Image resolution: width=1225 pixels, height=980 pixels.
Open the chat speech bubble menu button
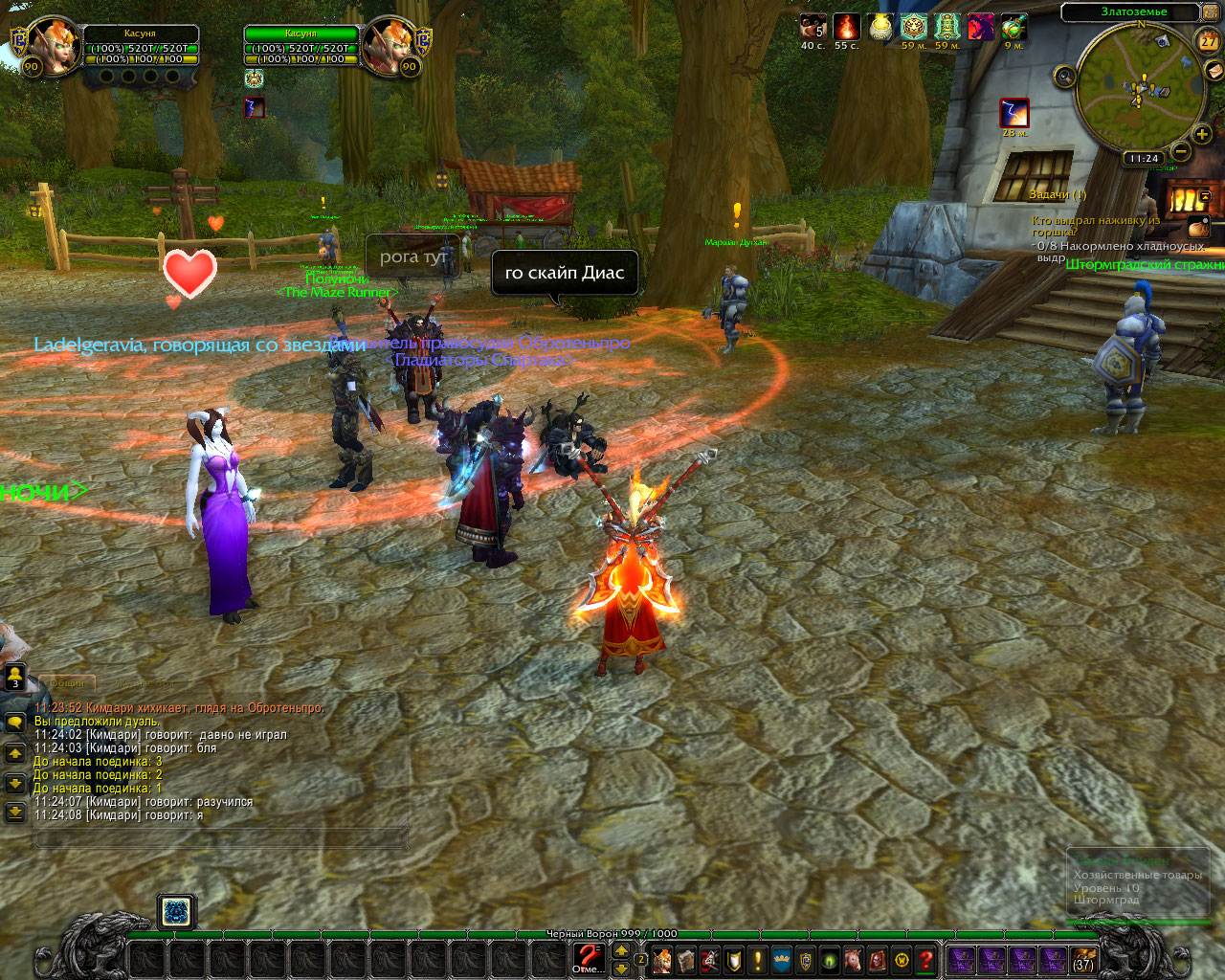15,723
